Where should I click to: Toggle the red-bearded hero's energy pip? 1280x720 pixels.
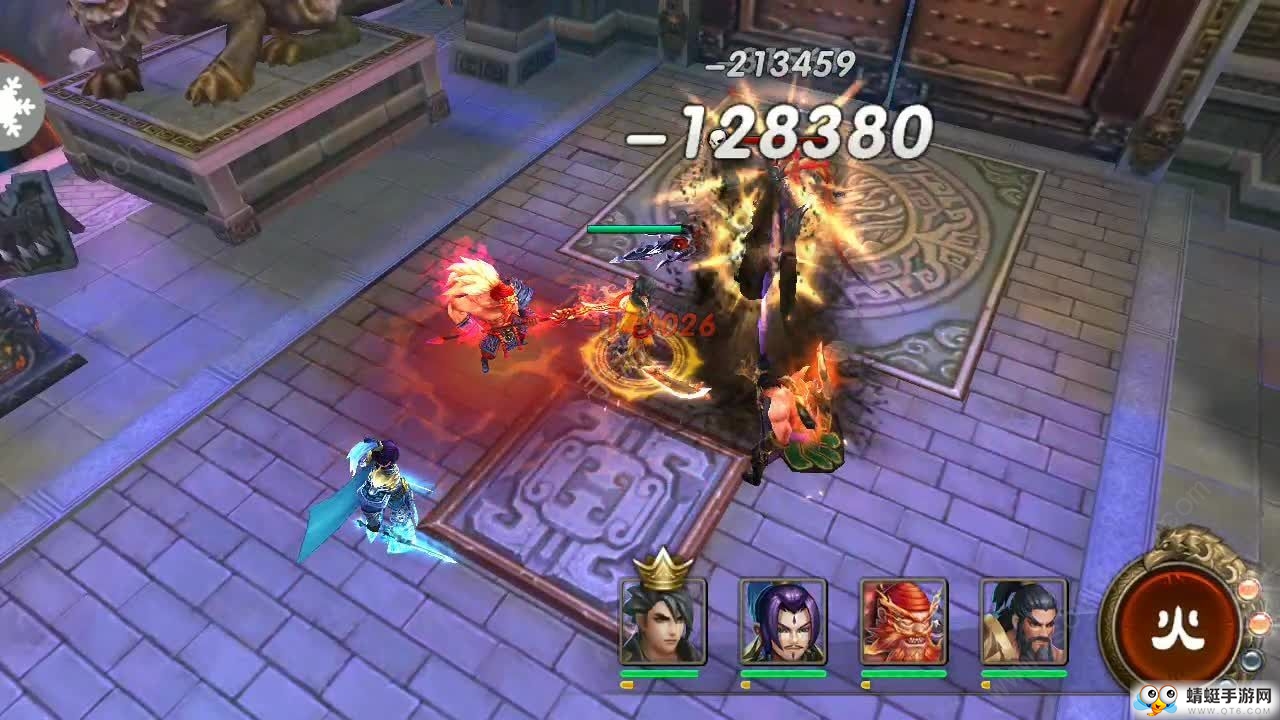866,685
